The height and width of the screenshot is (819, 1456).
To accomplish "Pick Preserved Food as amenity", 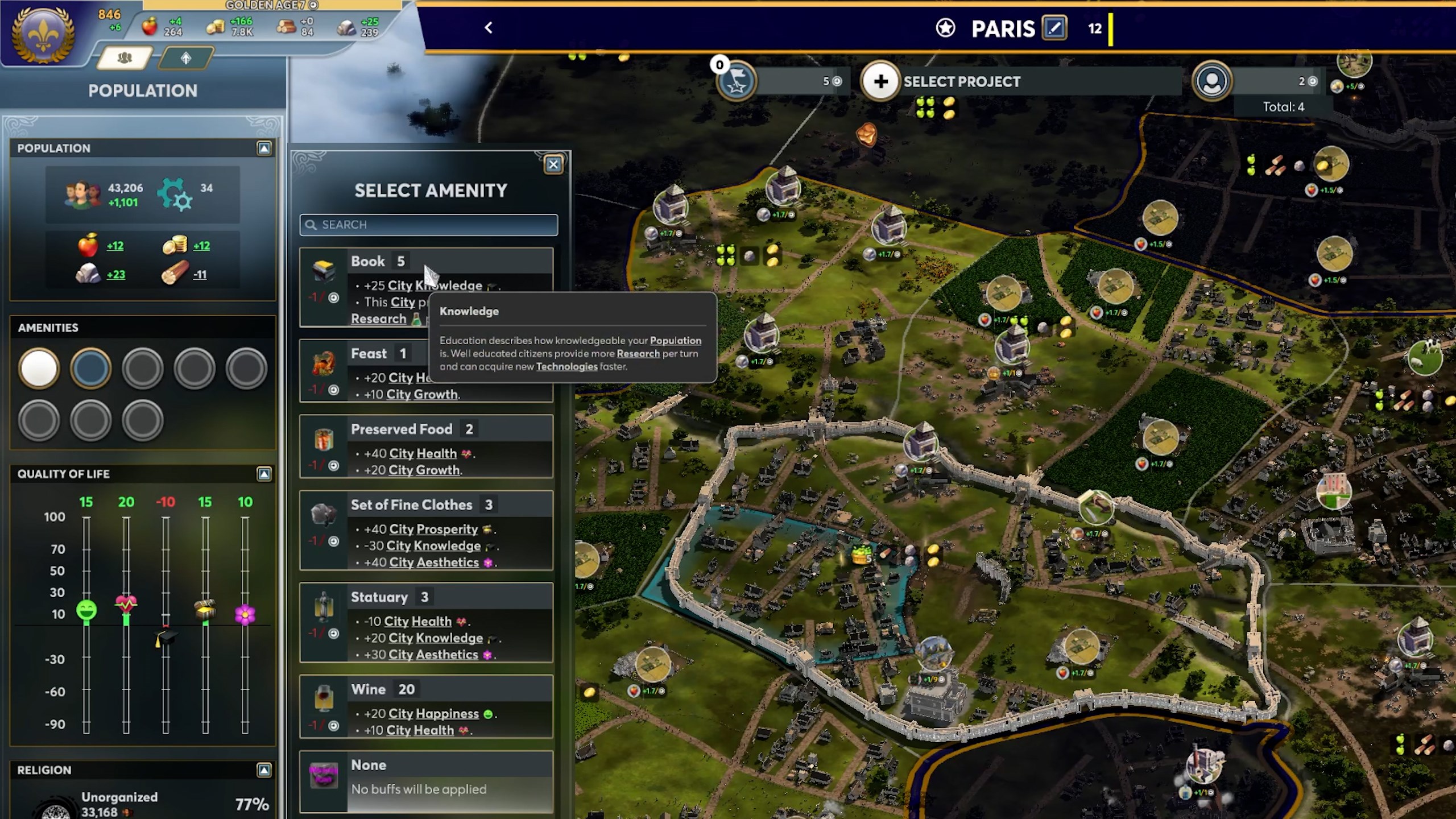I will 425,446.
